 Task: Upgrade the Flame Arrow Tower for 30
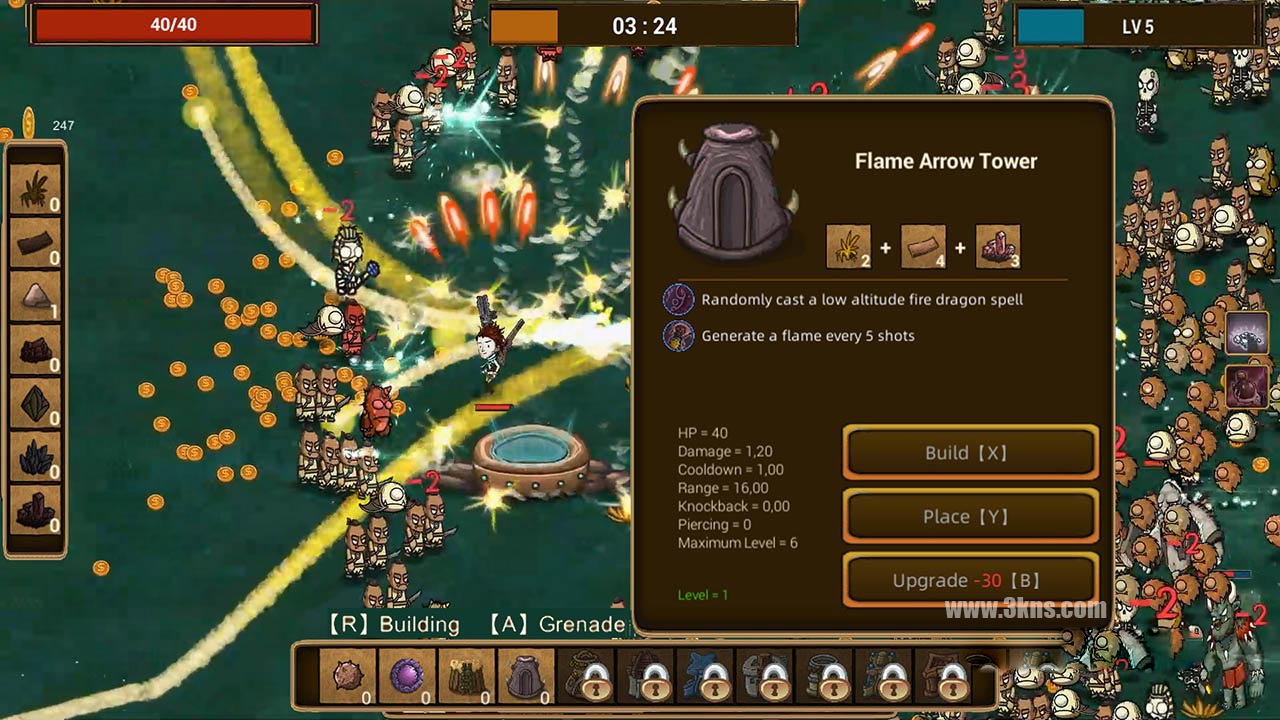[970, 581]
